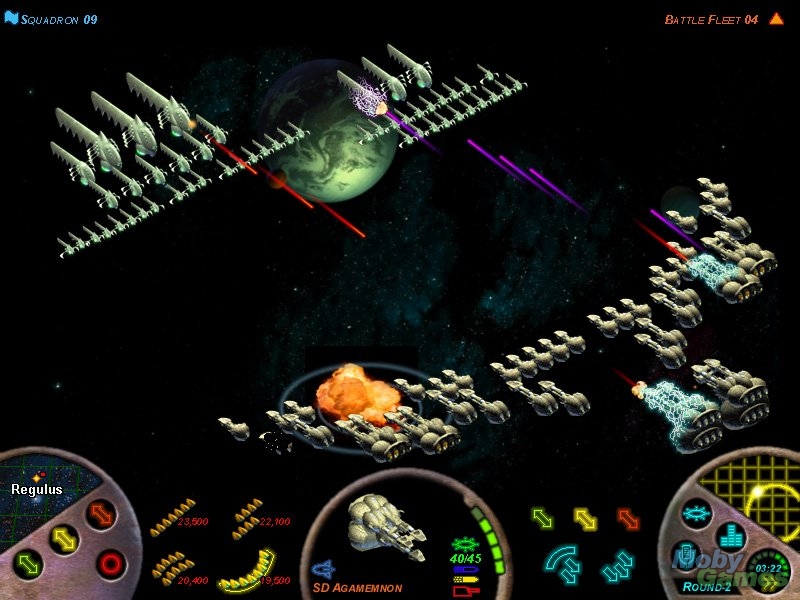
Task: Click the green double-arrow icon in center panel
Action: pos(542,517)
